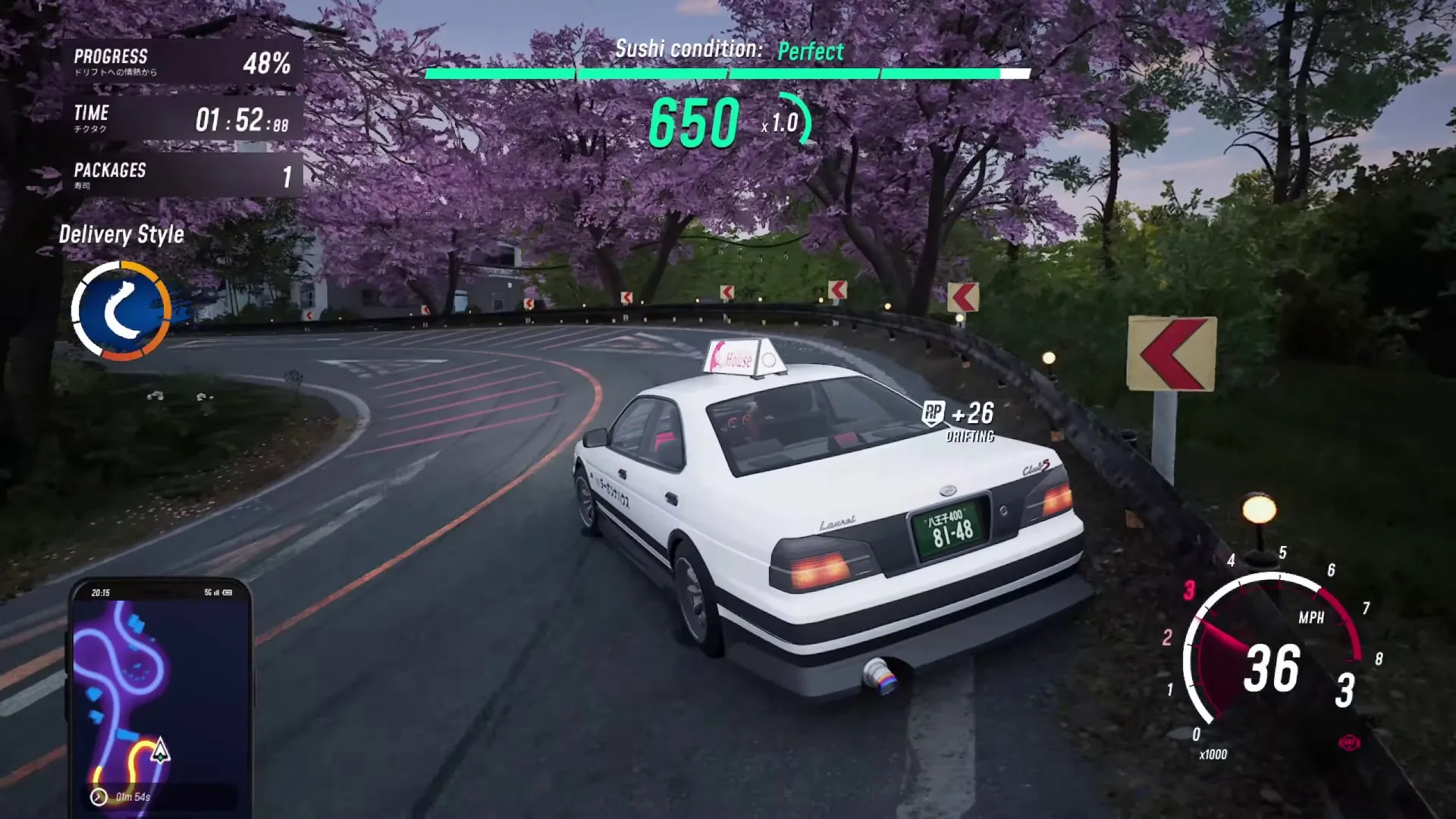The width and height of the screenshot is (1456, 819).
Task: Click the clock icon on phone map
Action: (99, 796)
